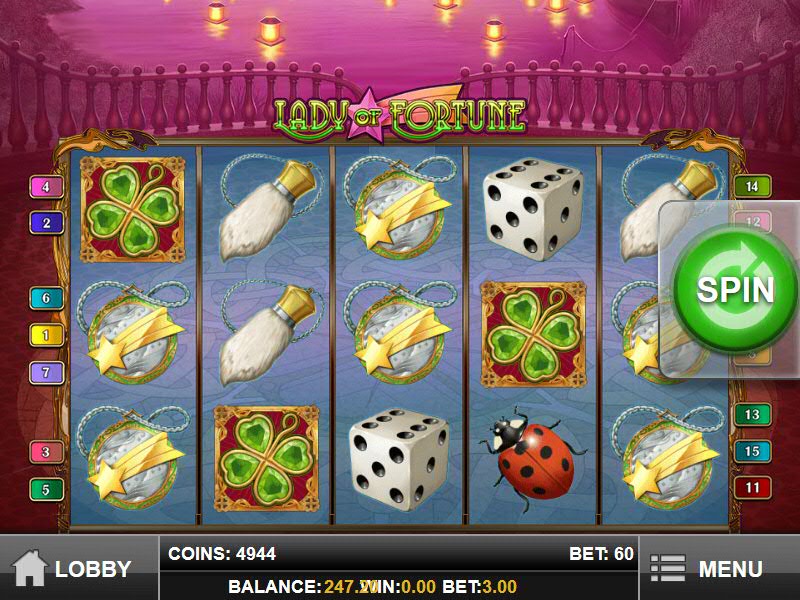Show payline number 11

point(752,488)
